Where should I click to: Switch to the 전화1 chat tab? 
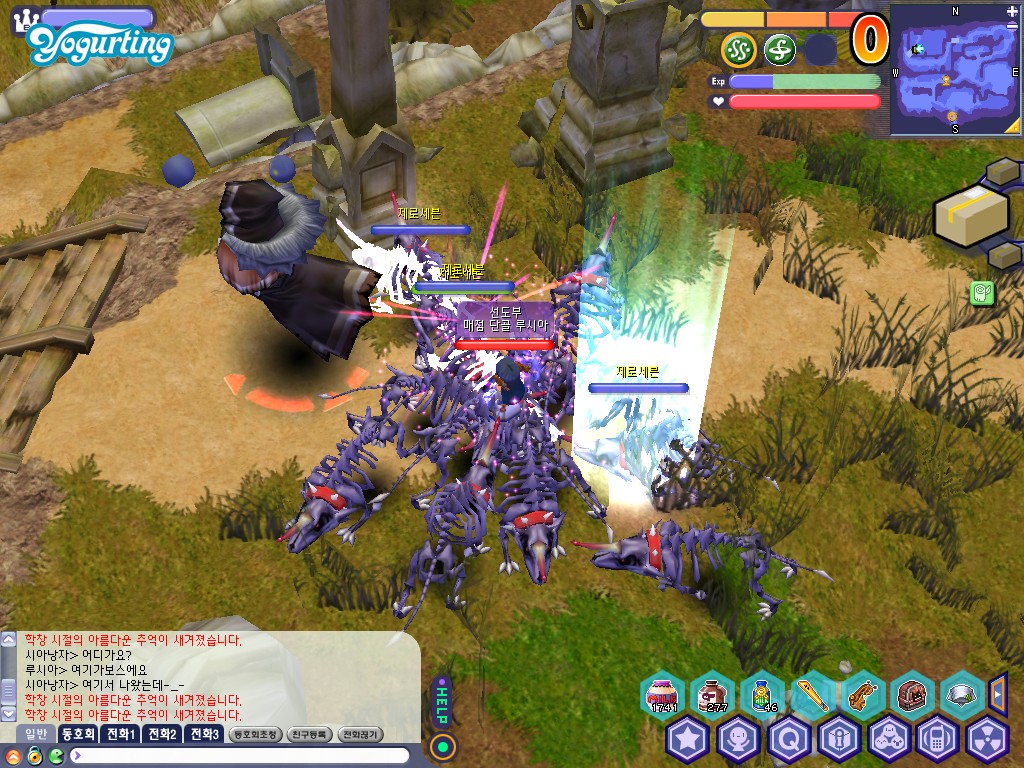coord(121,734)
